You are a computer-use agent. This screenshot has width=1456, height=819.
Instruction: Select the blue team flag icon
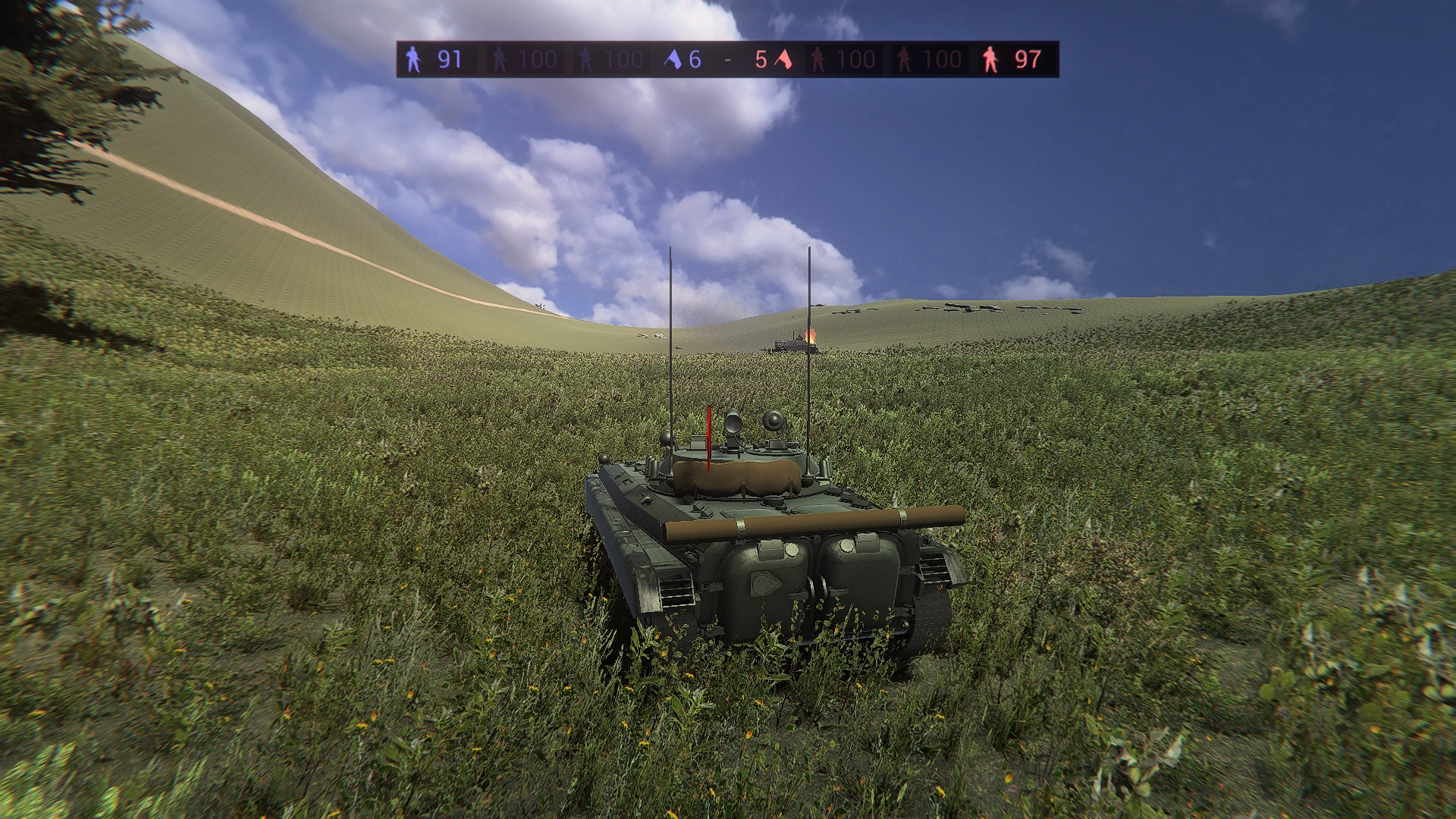click(673, 58)
